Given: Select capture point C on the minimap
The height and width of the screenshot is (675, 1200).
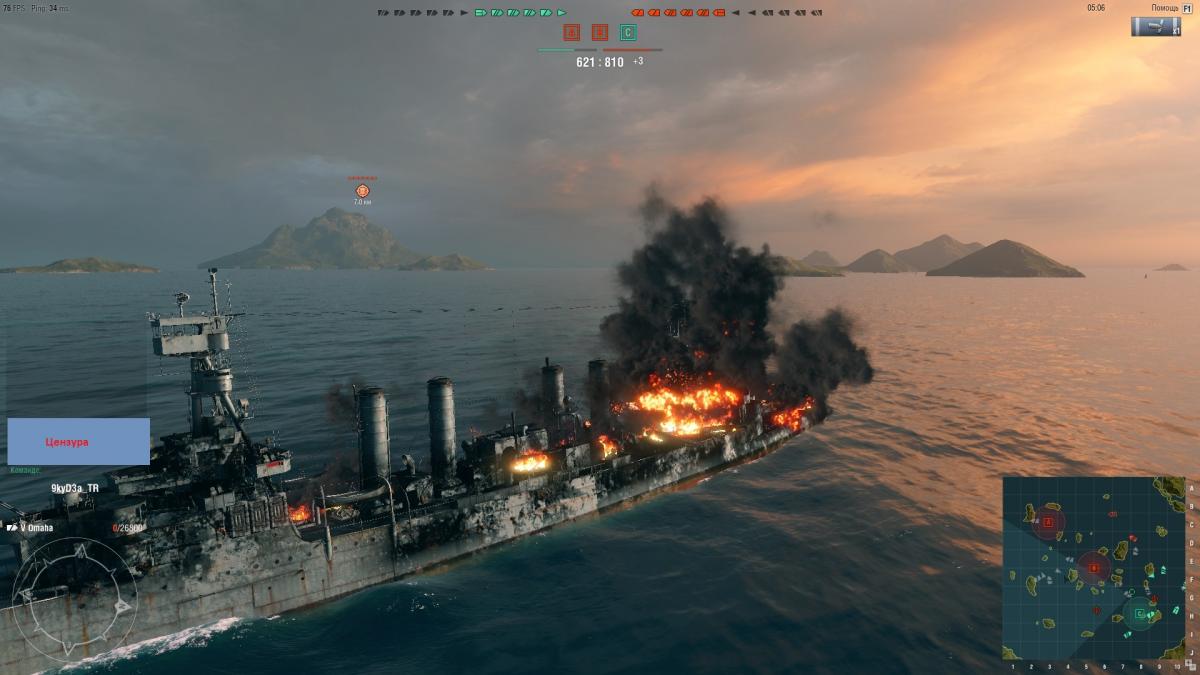Looking at the screenshot, I should (1139, 613).
